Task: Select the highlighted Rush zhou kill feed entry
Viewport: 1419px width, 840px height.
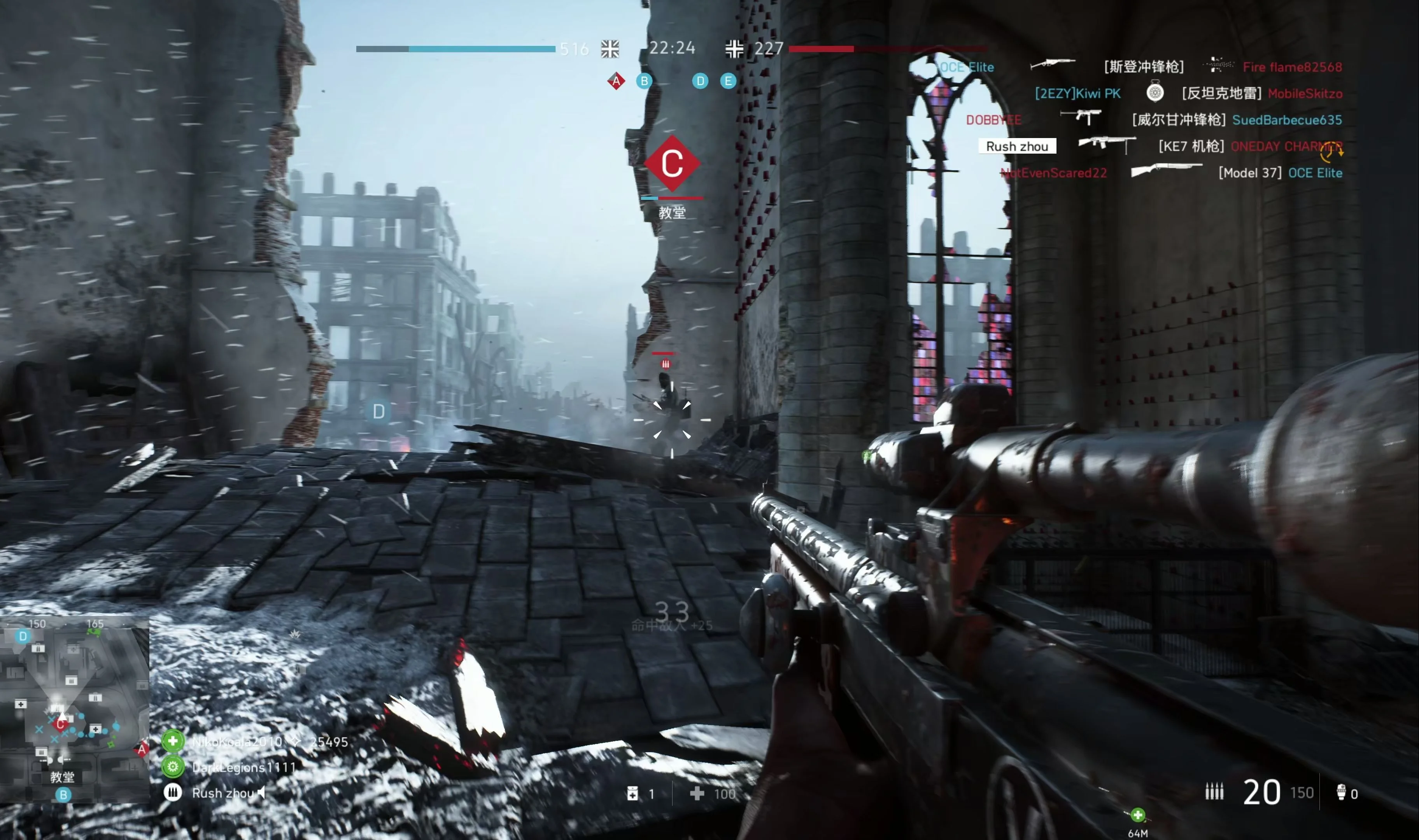Action: click(1016, 146)
